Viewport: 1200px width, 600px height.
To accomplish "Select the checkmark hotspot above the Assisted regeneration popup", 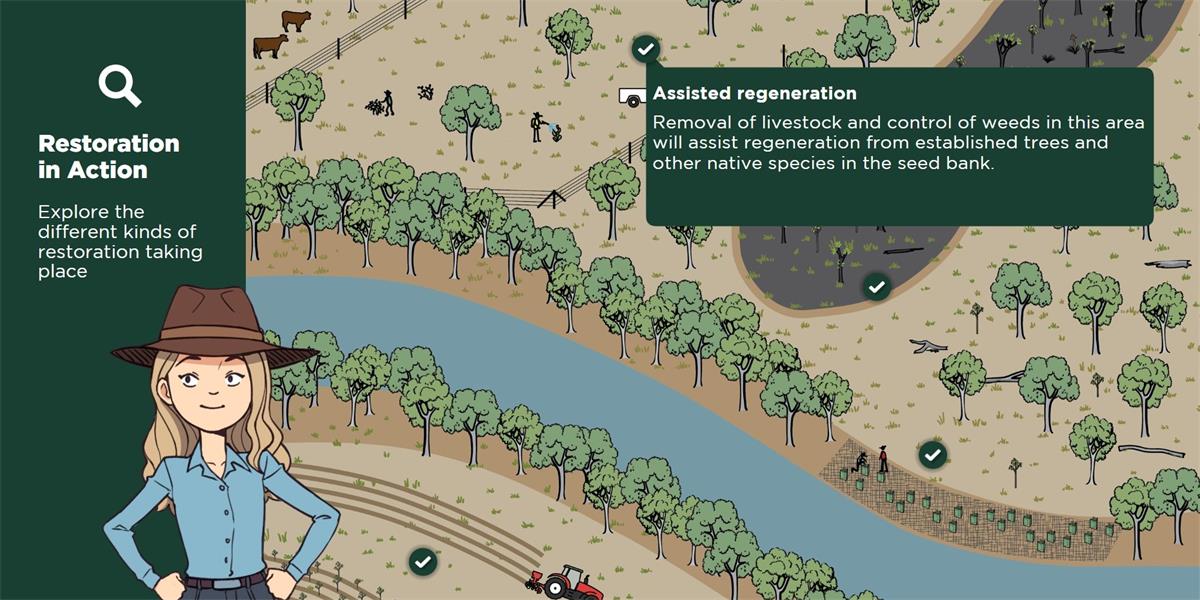I will coord(646,48).
